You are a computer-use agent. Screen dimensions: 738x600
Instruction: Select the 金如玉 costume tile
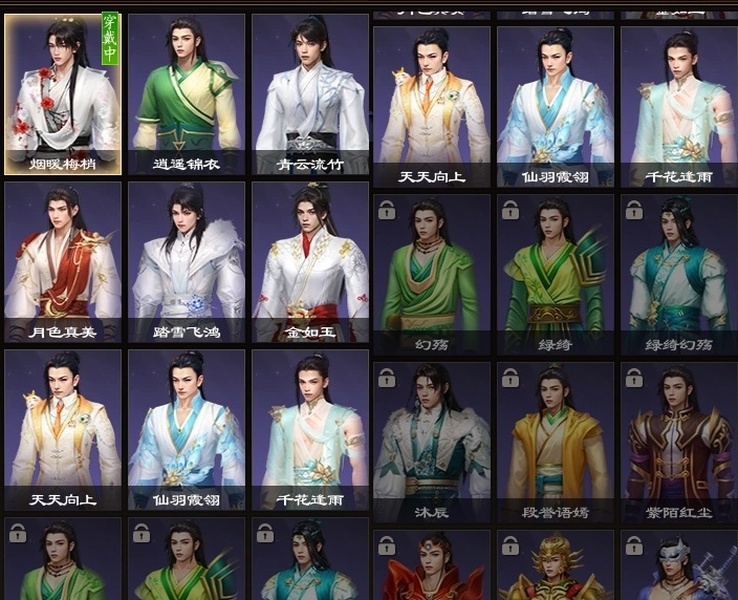coord(310,262)
